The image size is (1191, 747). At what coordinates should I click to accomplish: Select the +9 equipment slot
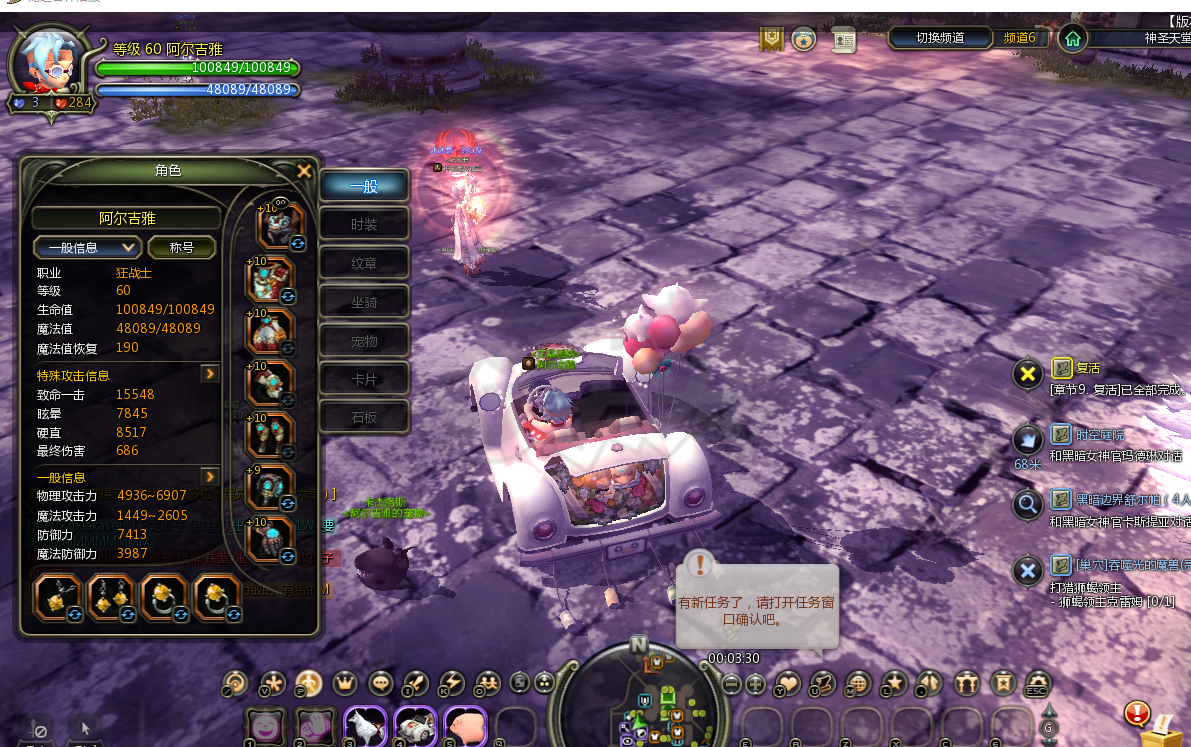(271, 487)
